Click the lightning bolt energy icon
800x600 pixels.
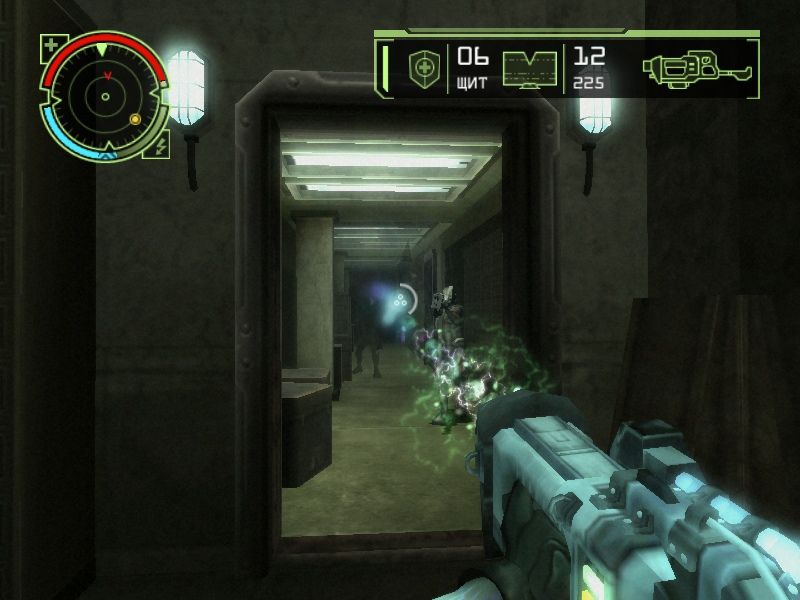(162, 146)
